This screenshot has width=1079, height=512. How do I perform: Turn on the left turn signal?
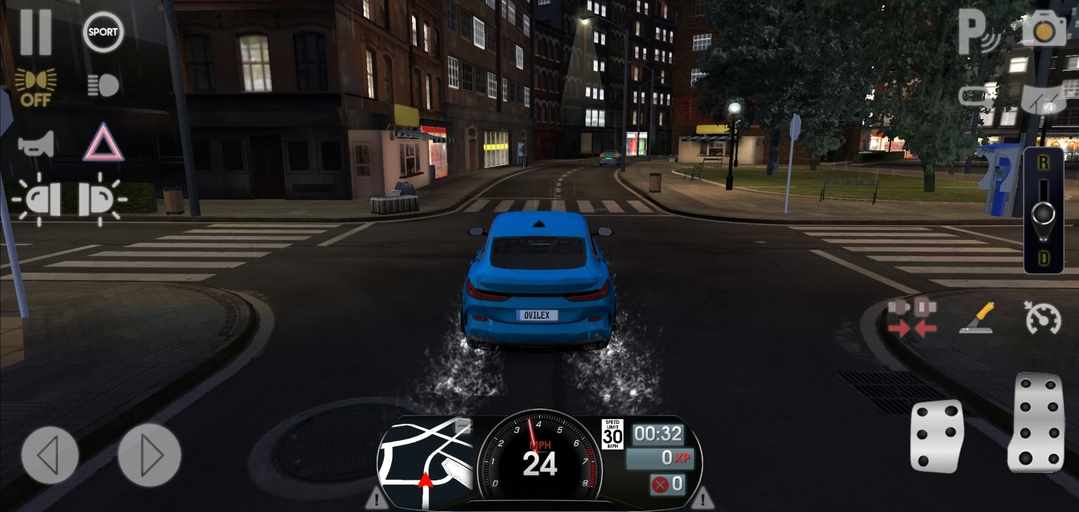(37, 199)
